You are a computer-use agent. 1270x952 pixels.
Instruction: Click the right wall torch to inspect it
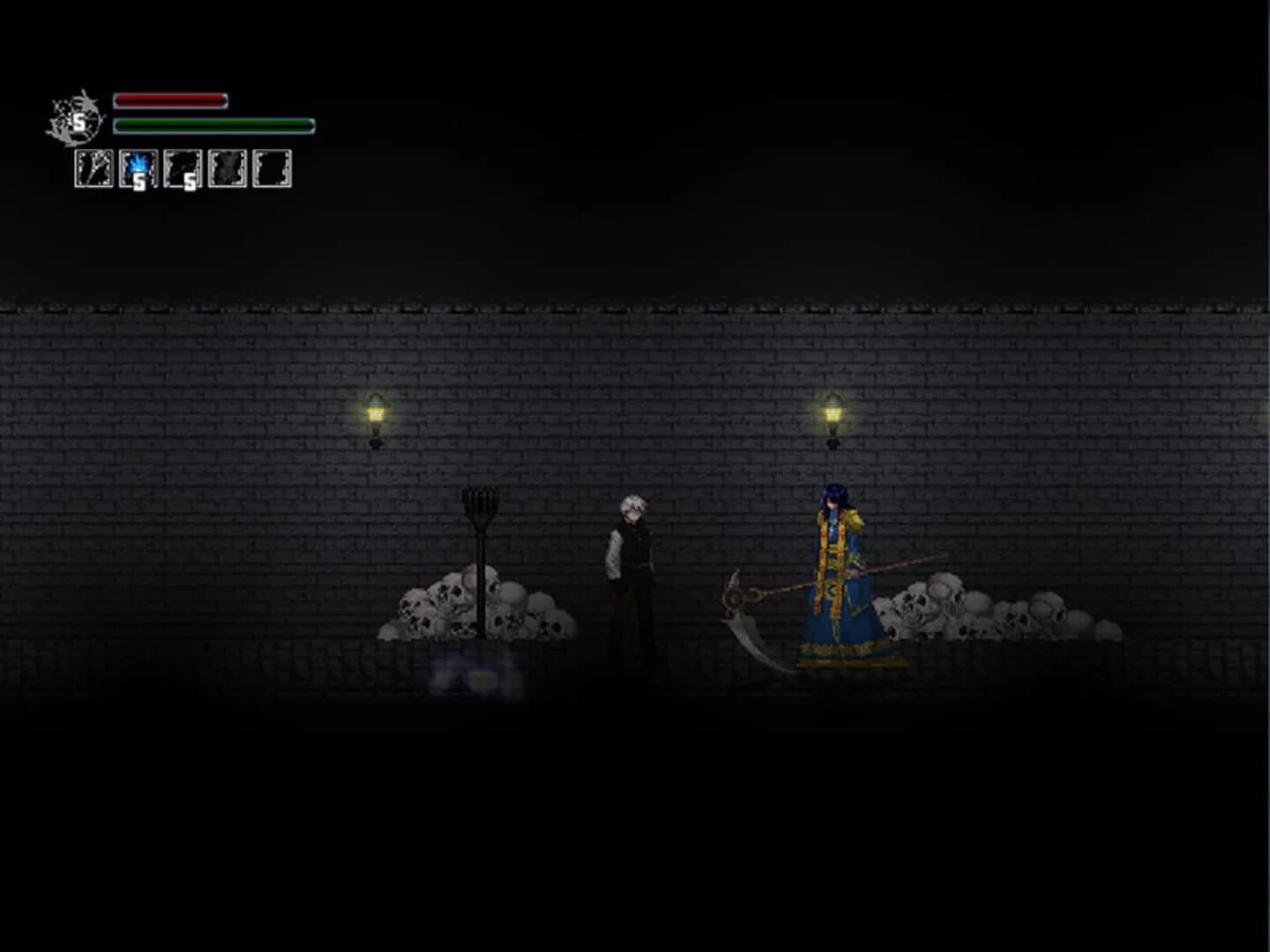click(x=833, y=414)
